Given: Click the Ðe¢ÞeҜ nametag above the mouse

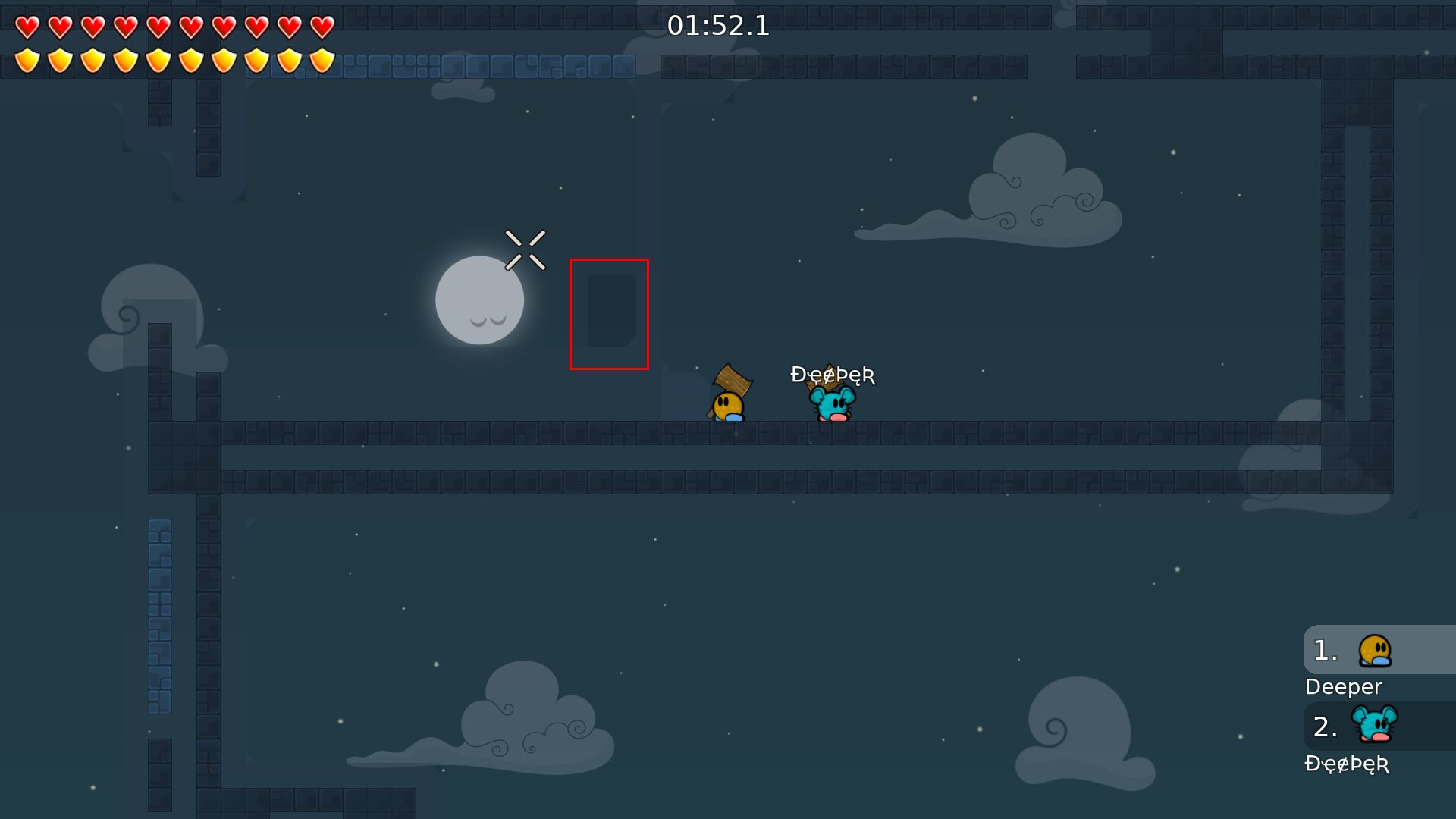Looking at the screenshot, I should 833,374.
